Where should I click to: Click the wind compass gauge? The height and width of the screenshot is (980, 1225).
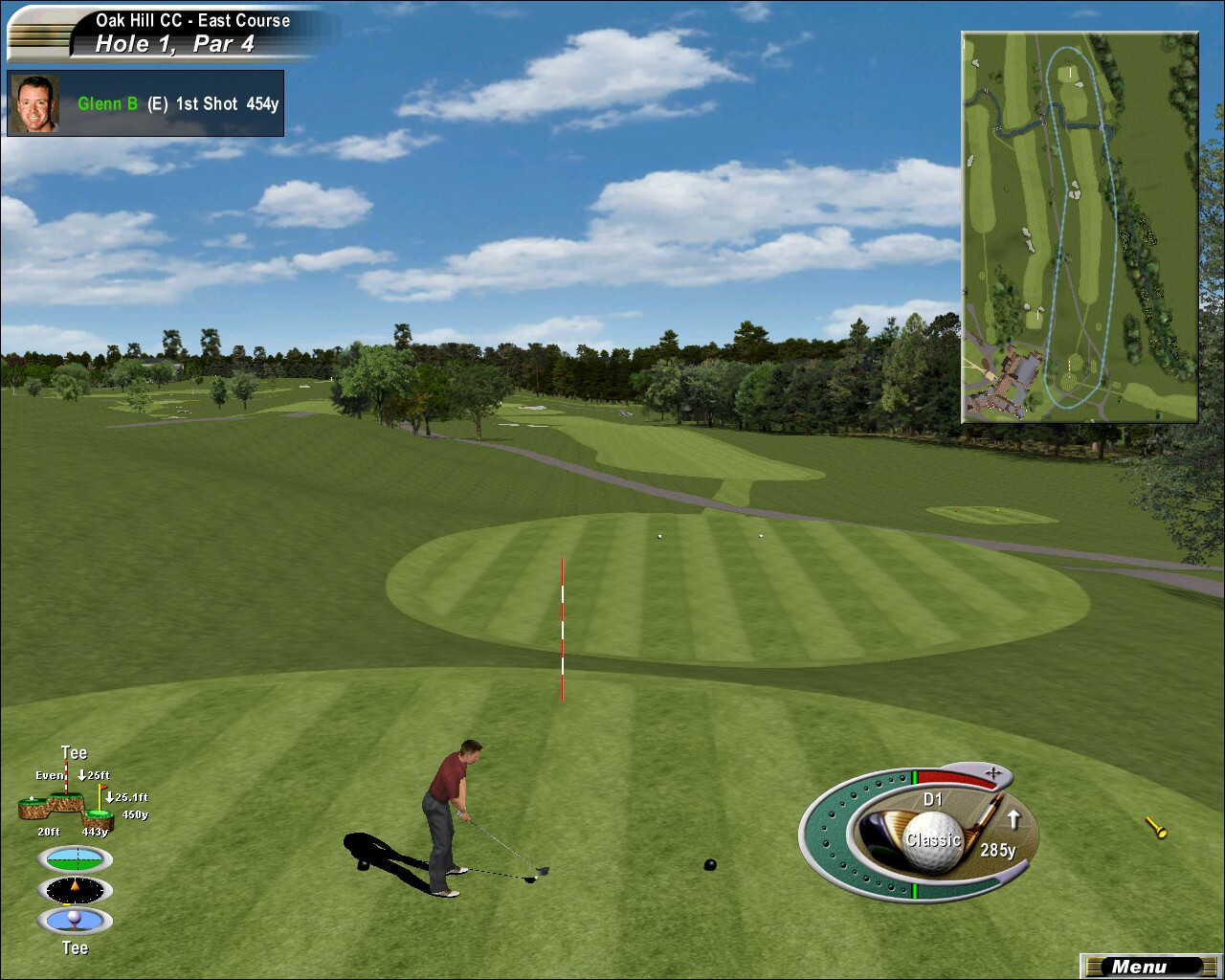click(75, 890)
